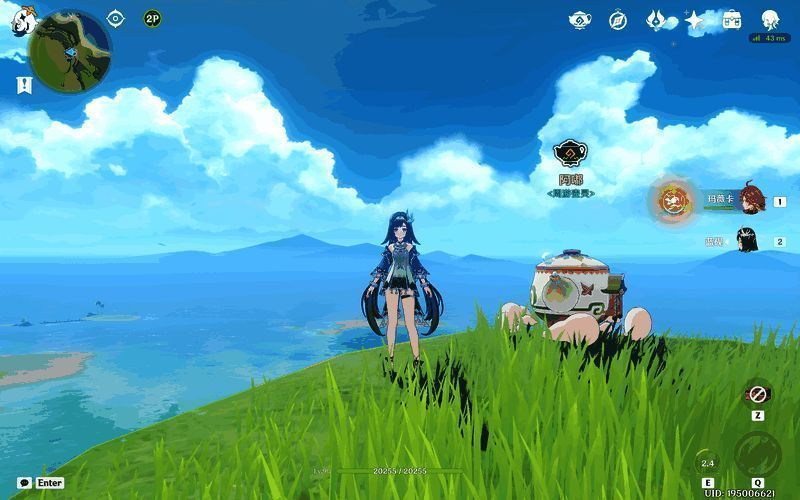Image resolution: width=800 pixels, height=500 pixels.
Task: Open the character head profile icon
Action: point(770,20)
